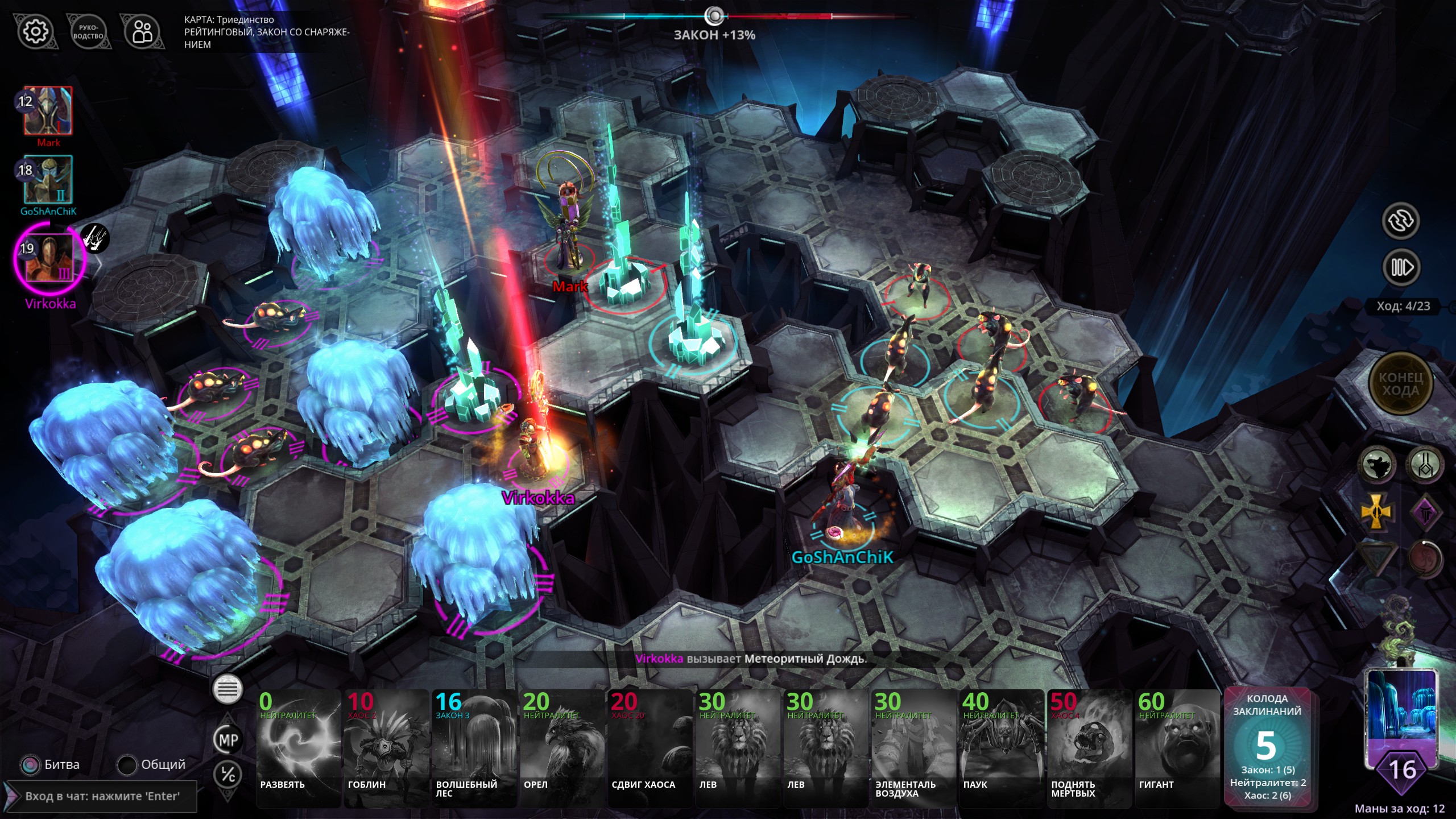This screenshot has width=1456, height=819.
Task: Select the Орел spell card
Action: 562,748
